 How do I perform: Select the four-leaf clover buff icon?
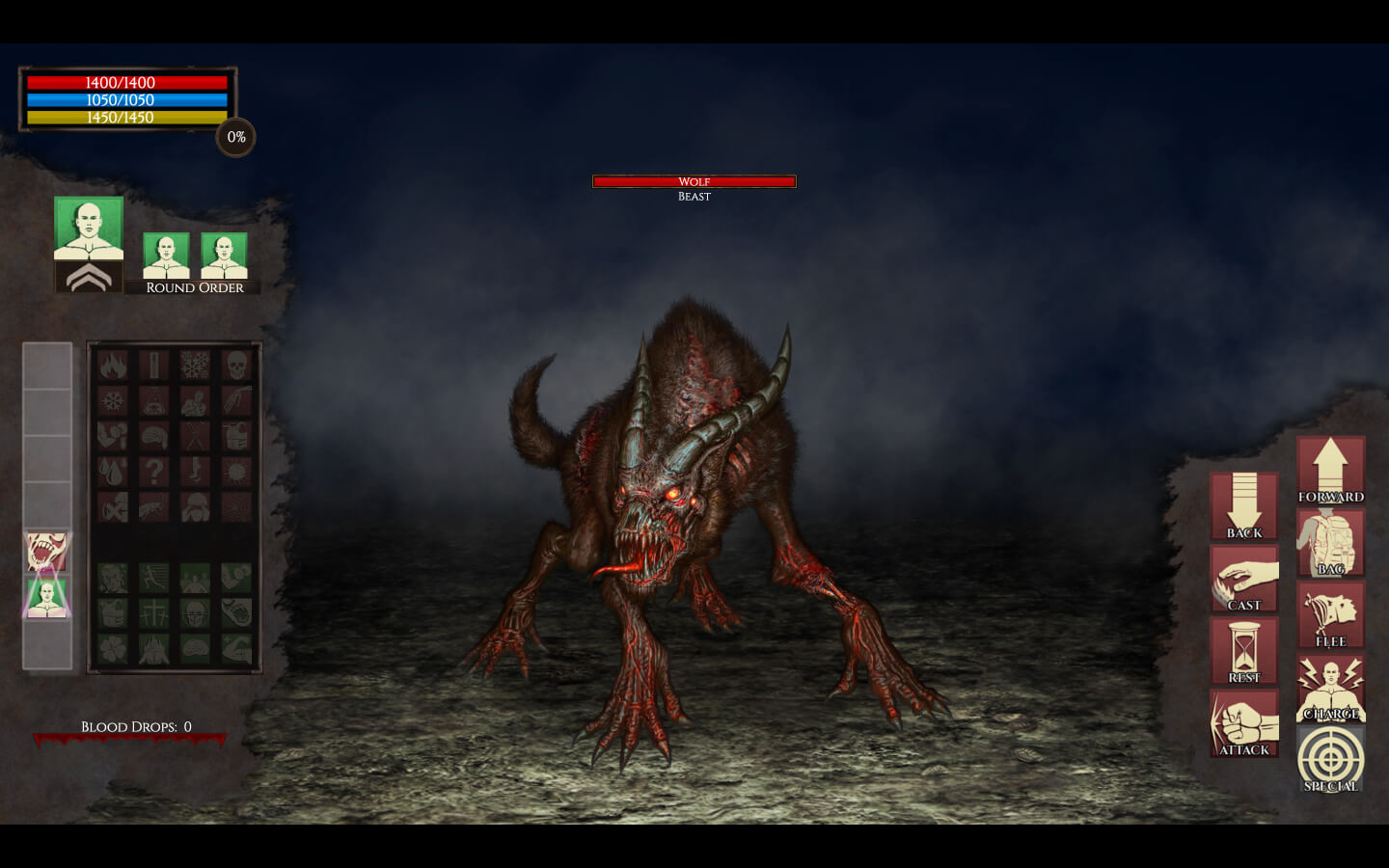[x=113, y=648]
